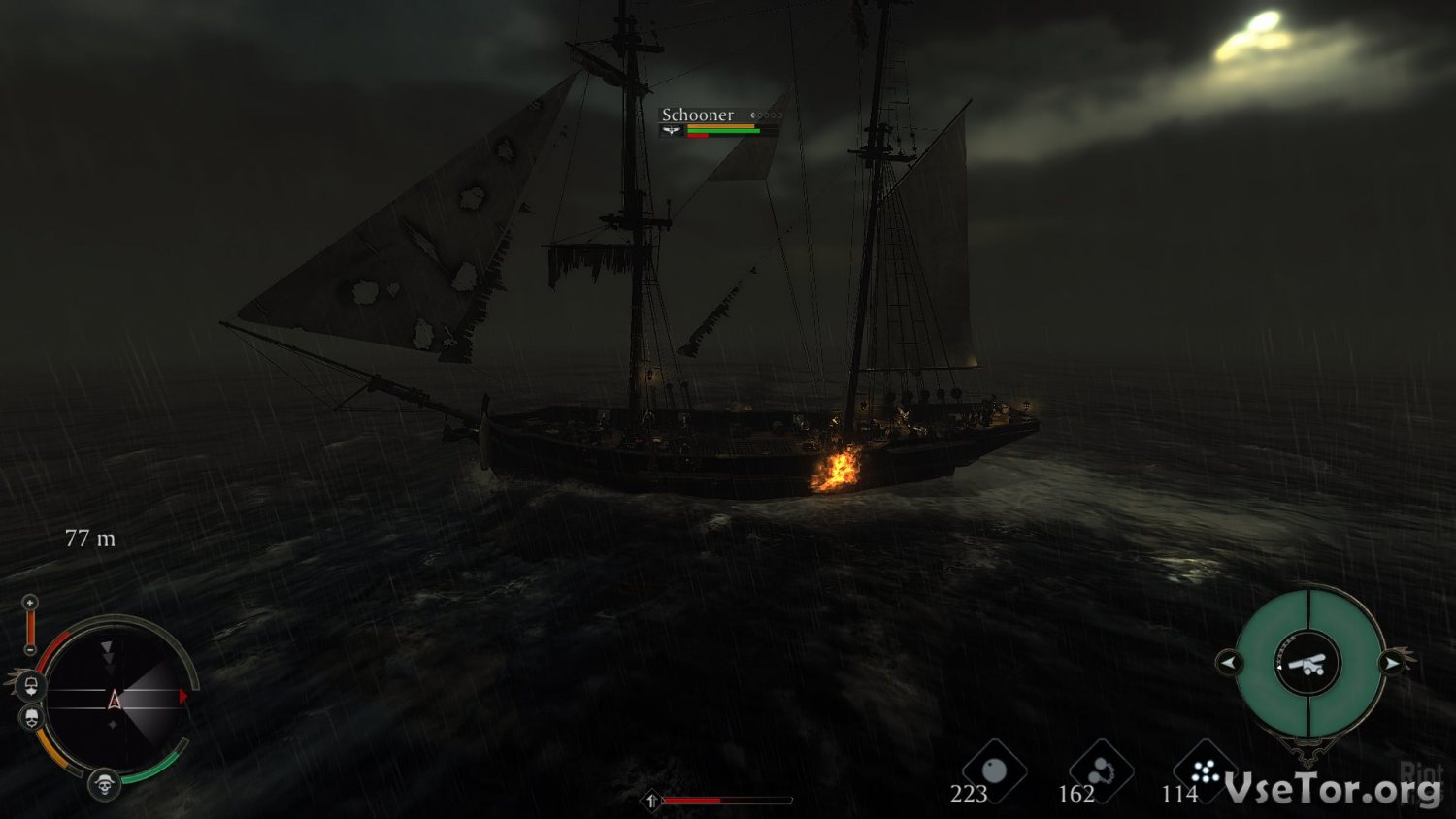Screen dimensions: 1456x819
Task: Select the pirate skull with hat icon
Action: pos(104,782)
